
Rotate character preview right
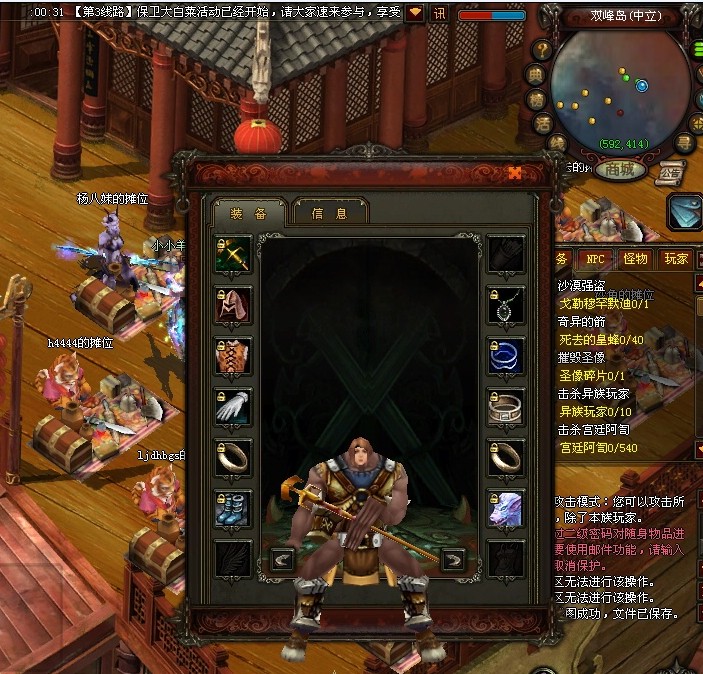tap(453, 560)
